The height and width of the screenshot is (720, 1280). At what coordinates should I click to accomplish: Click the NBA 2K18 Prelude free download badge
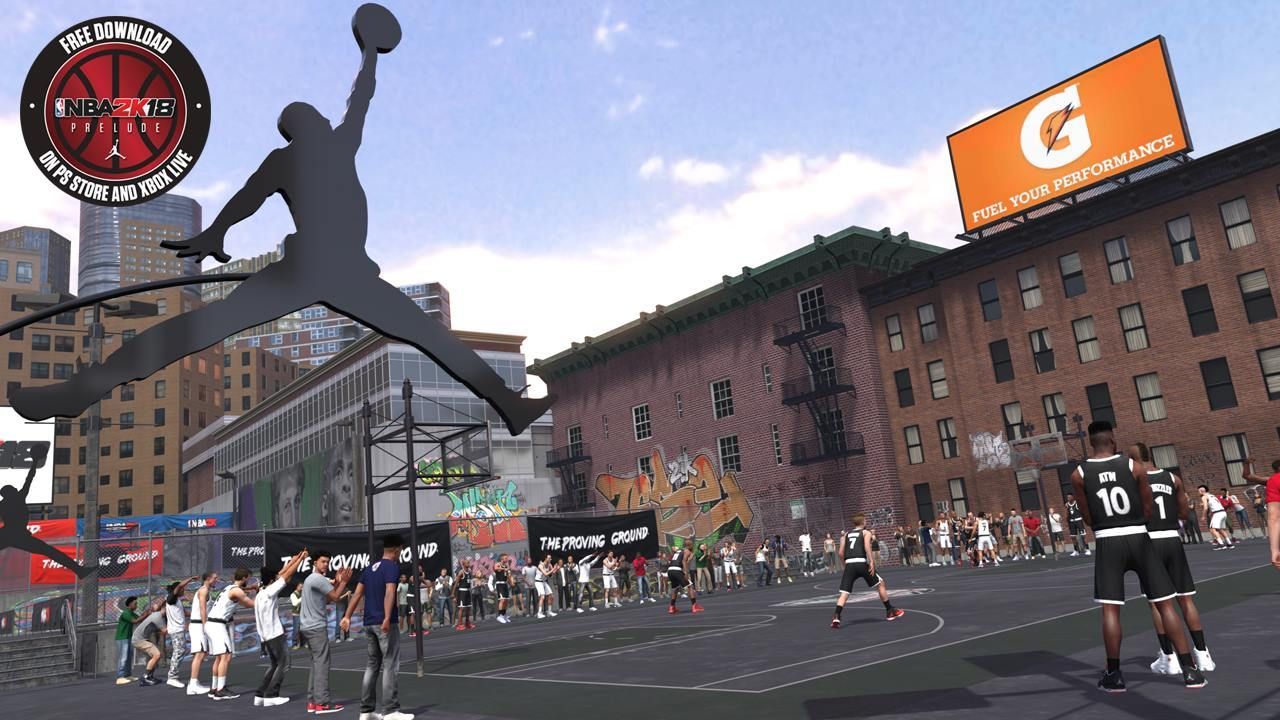(x=115, y=110)
